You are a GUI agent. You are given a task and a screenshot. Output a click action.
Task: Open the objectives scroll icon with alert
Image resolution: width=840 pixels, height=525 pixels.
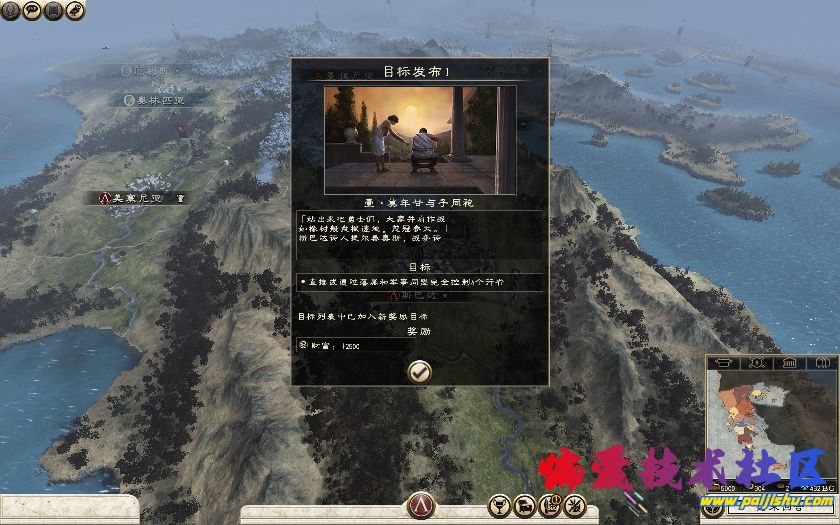(549, 503)
